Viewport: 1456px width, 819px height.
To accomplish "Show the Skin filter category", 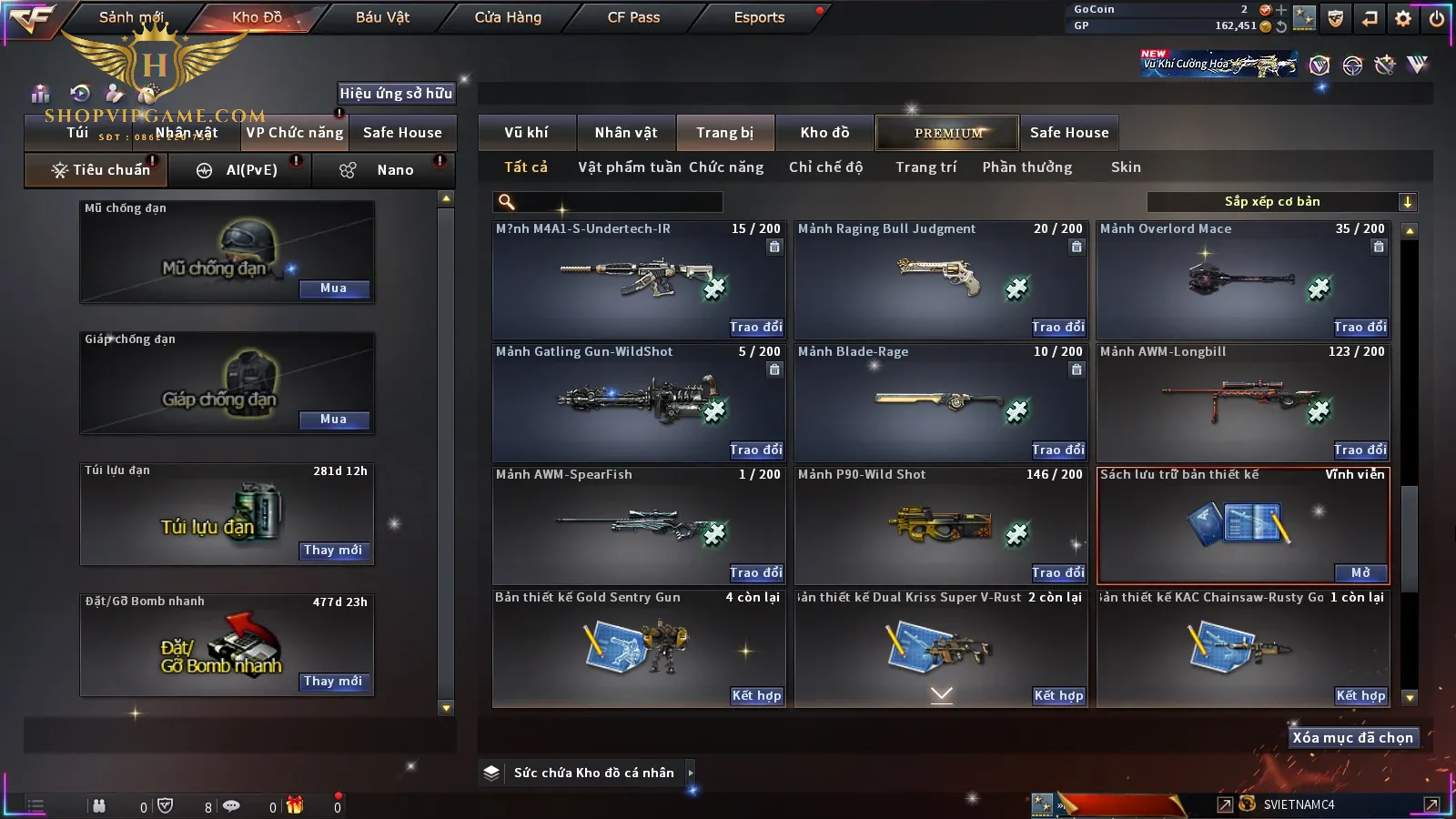I will [x=1126, y=167].
